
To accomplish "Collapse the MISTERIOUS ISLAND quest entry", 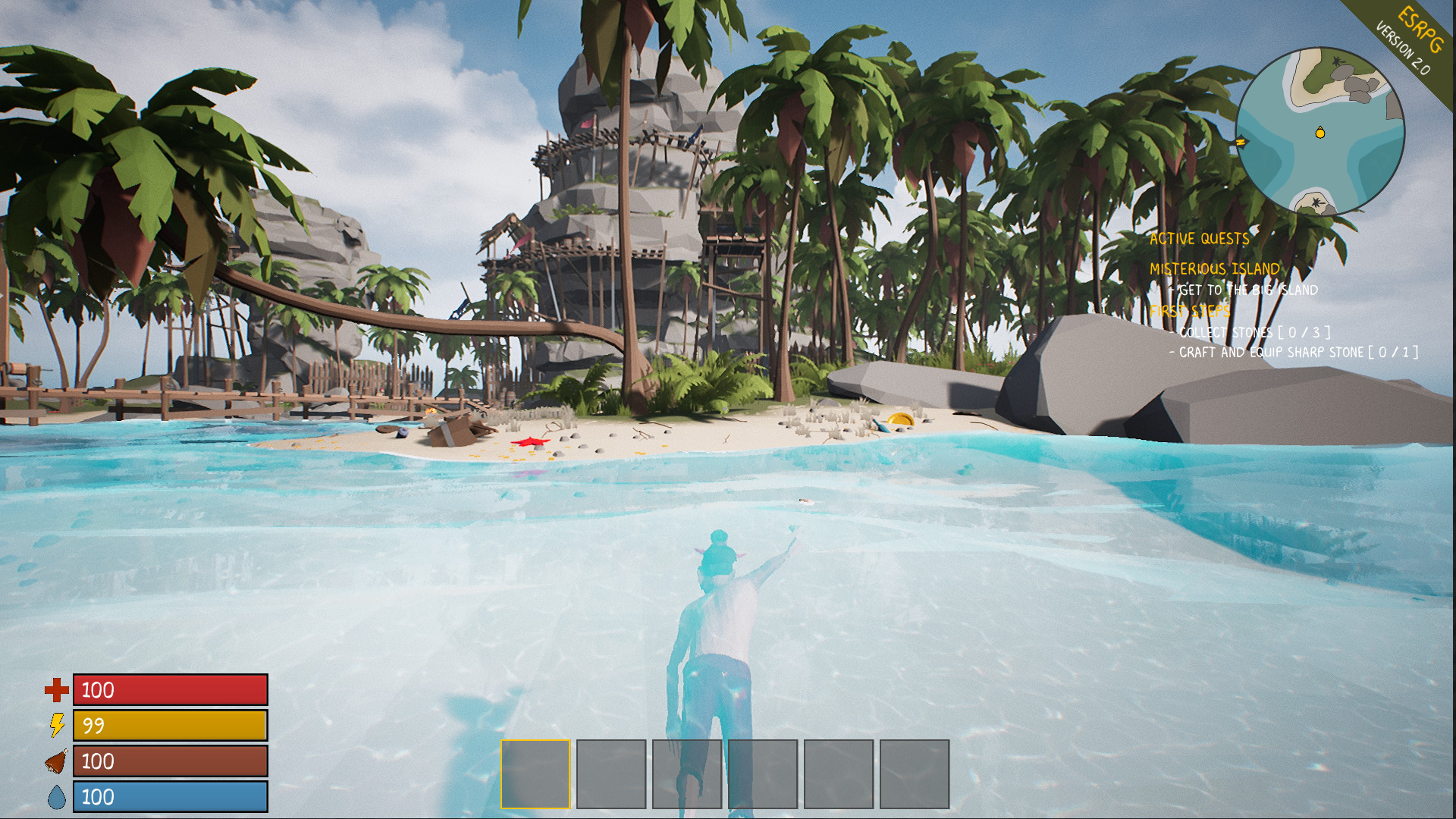I will (1213, 268).
